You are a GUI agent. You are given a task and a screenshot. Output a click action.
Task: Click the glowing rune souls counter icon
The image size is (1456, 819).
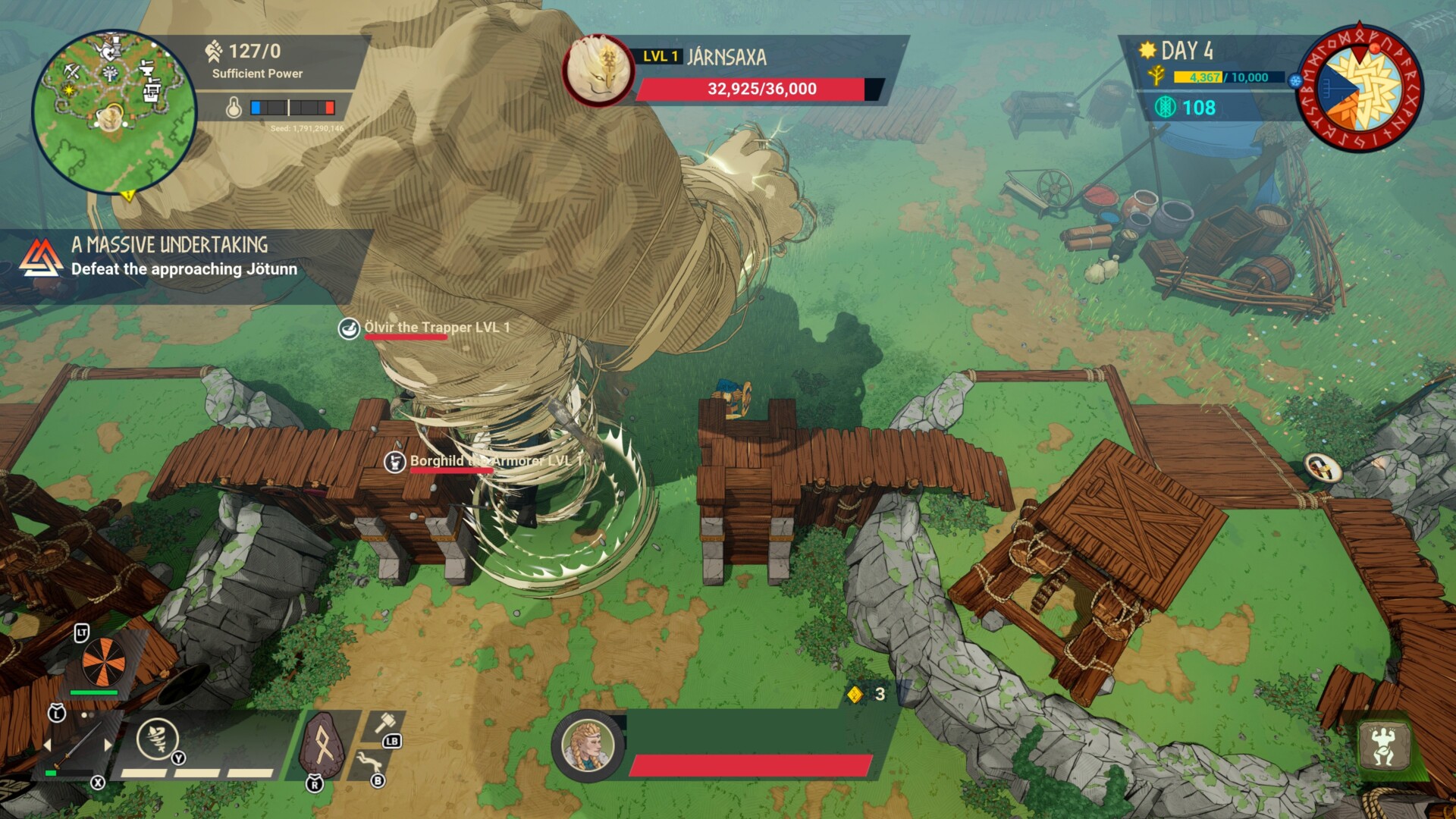point(1165,108)
